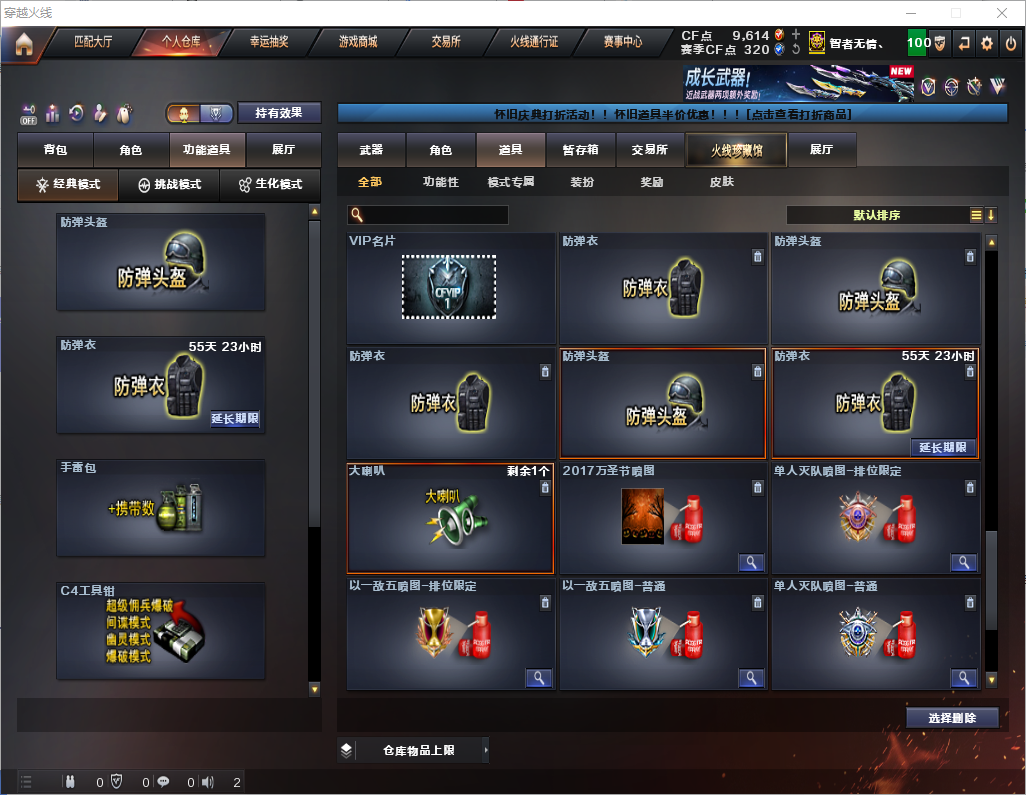
Task: Show the 皮肤 skins filter
Action: pyautogui.click(x=721, y=182)
